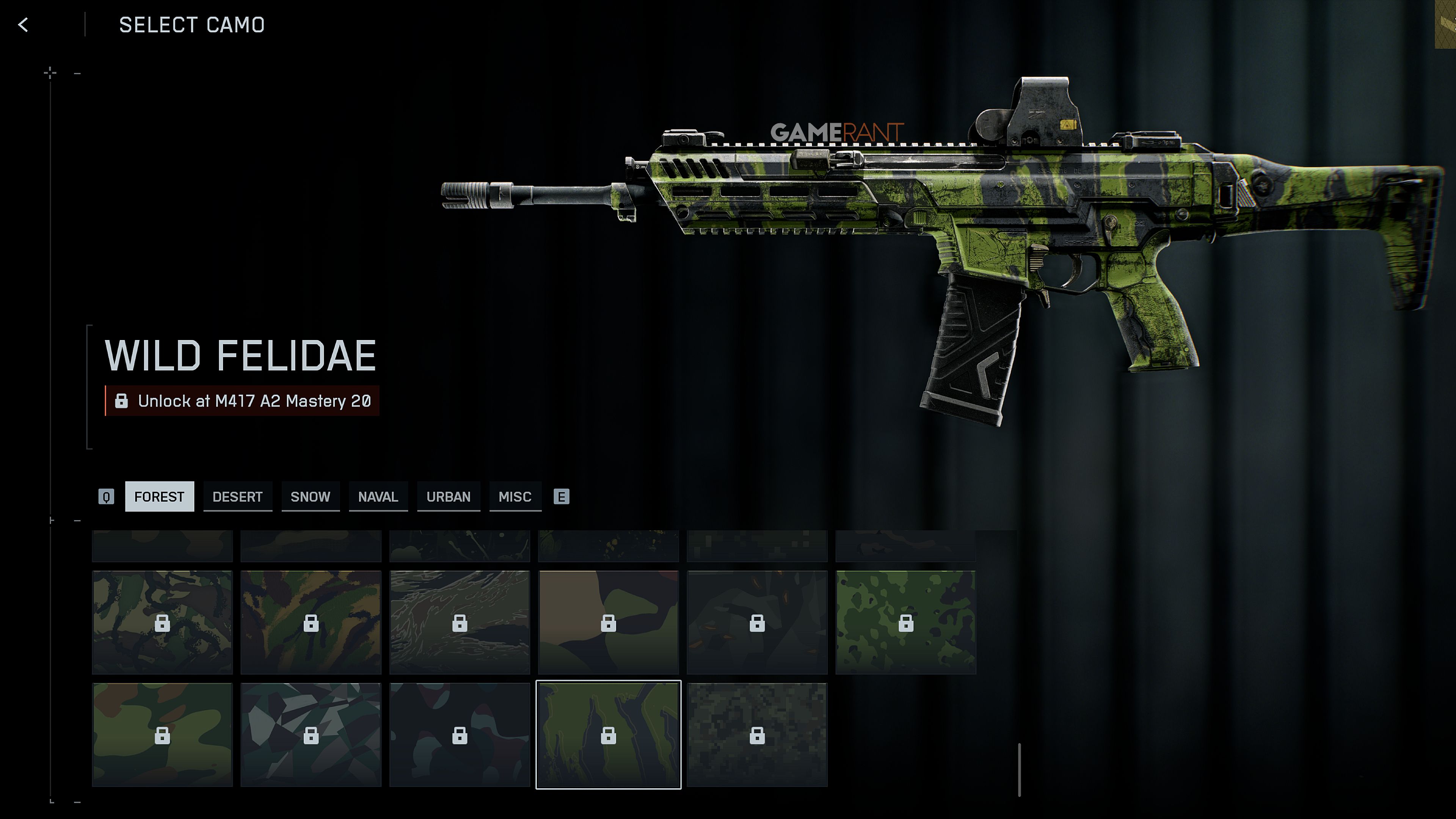Switch to the Urban camo tab

point(448,496)
